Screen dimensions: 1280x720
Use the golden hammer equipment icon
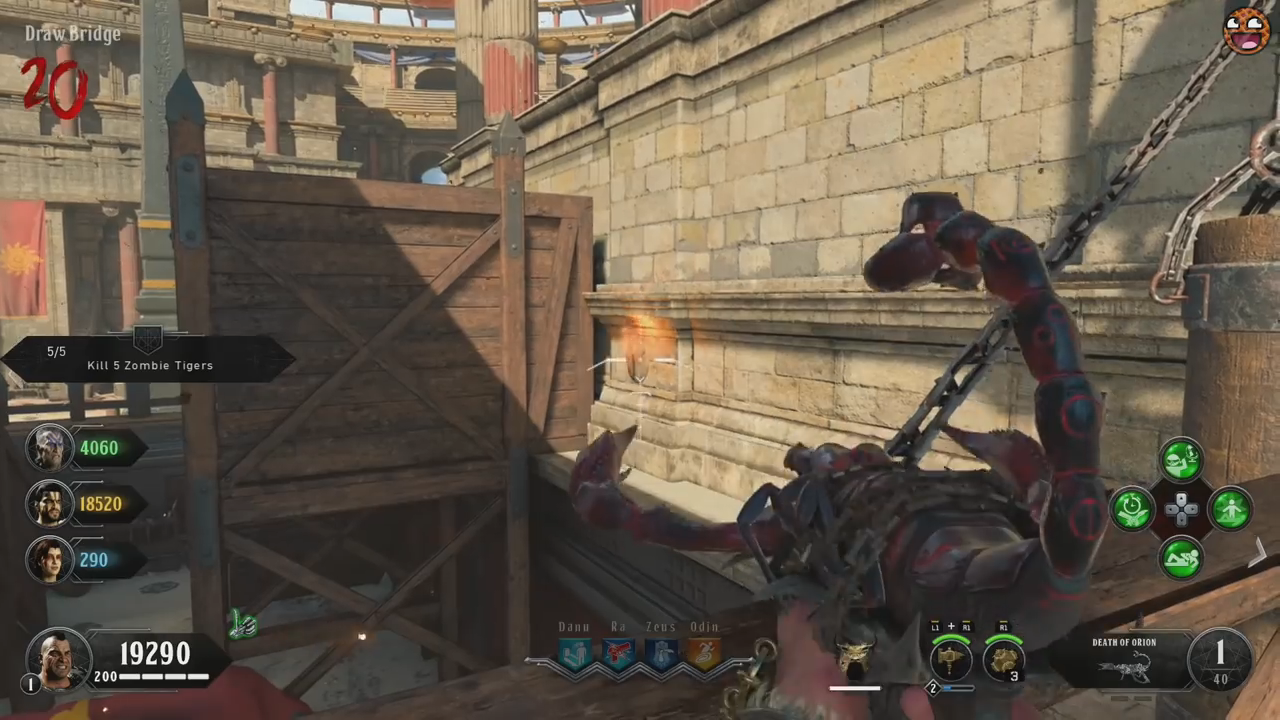[951, 658]
